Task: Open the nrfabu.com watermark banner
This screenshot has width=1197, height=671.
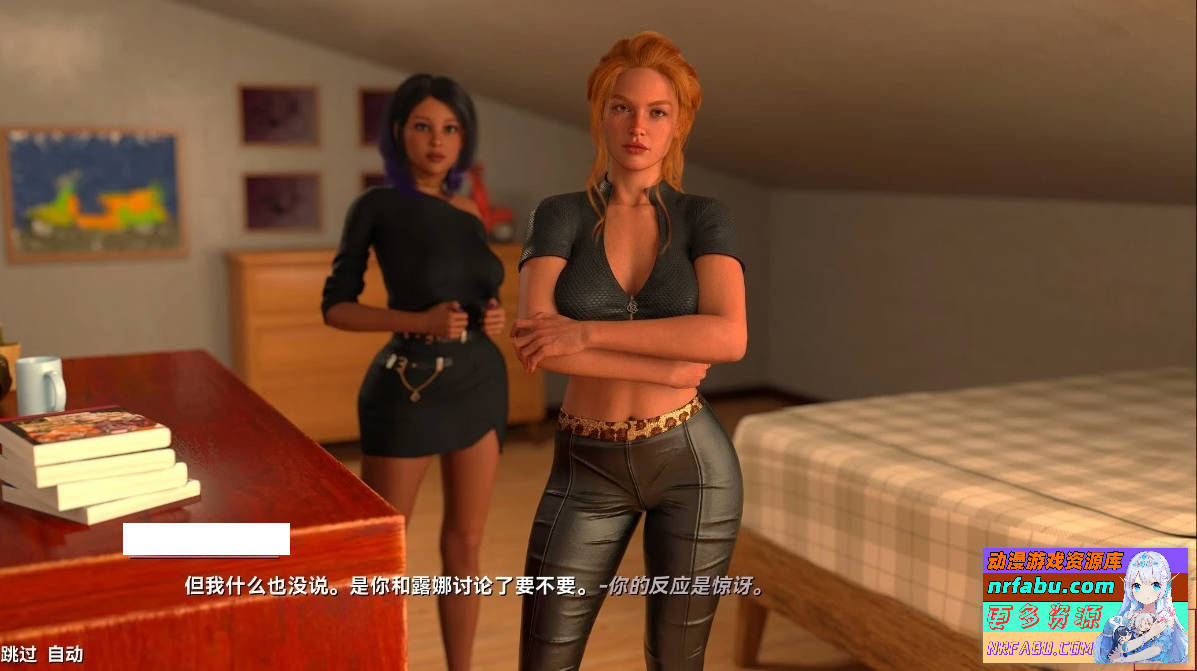Action: tap(1085, 604)
